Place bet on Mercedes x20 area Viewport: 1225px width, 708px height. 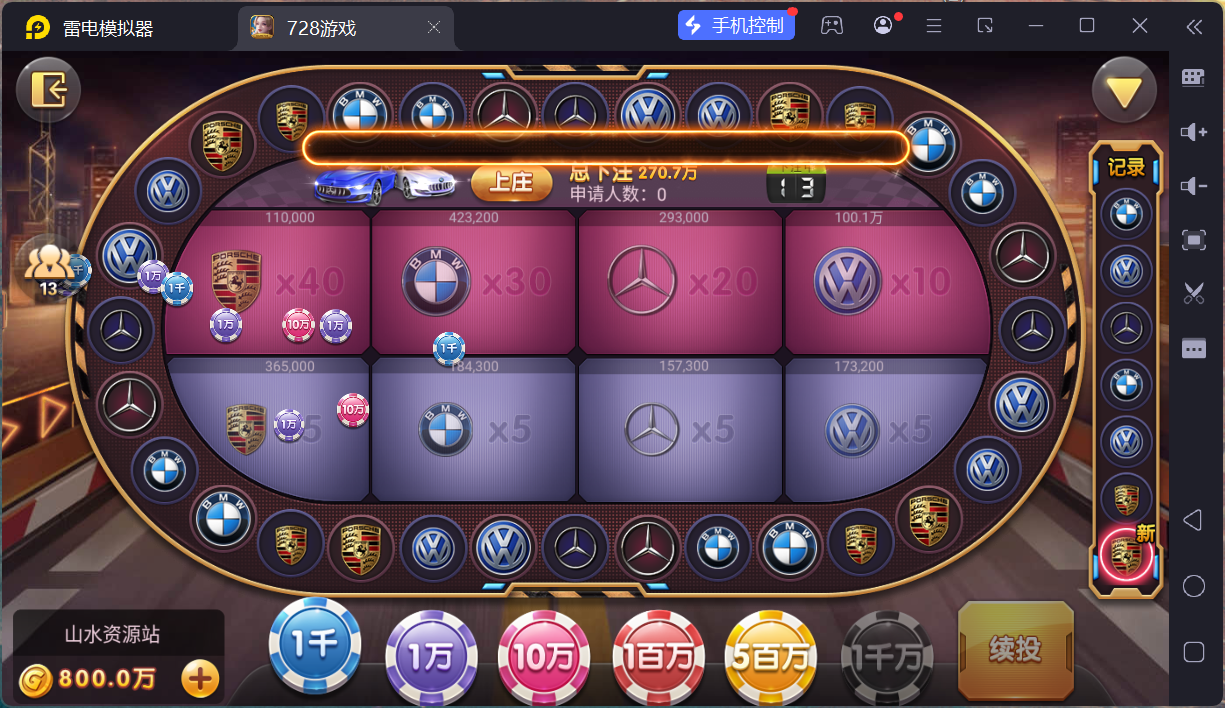[x=682, y=283]
